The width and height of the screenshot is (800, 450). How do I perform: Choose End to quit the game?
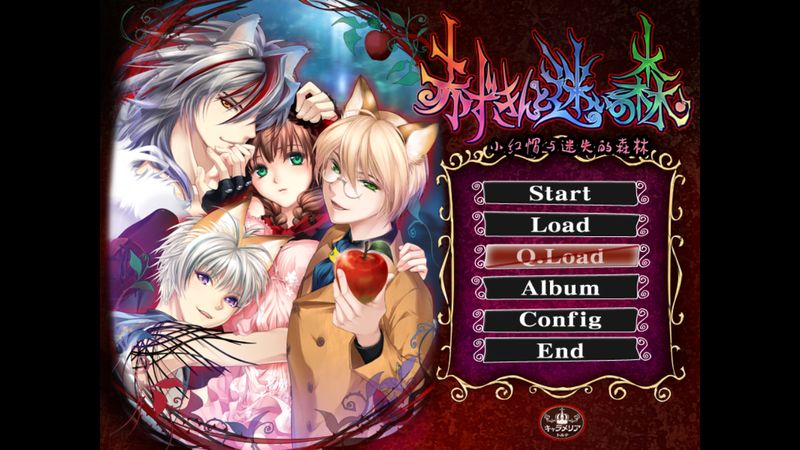click(x=560, y=351)
